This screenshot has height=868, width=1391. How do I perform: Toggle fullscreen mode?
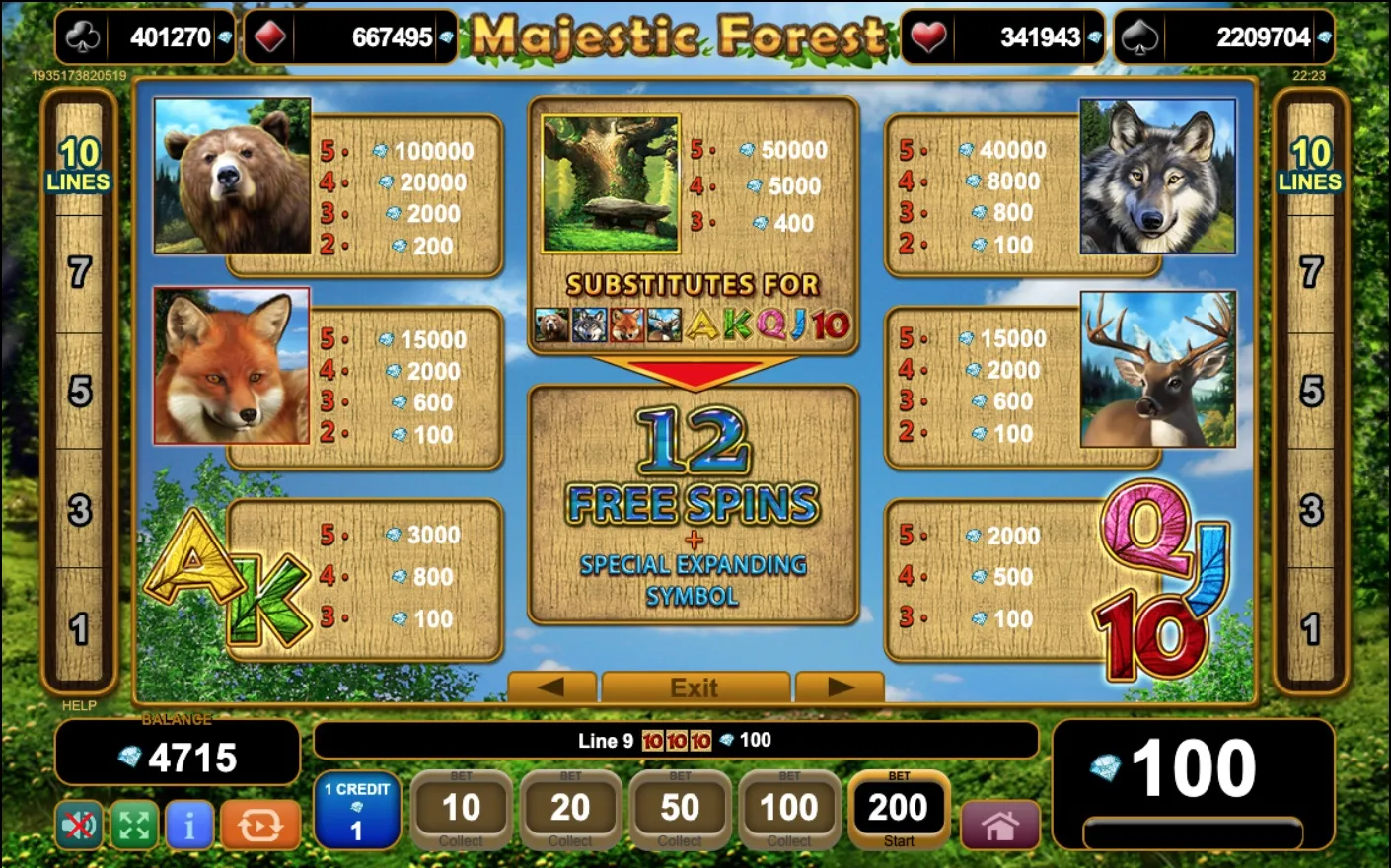click(x=133, y=827)
